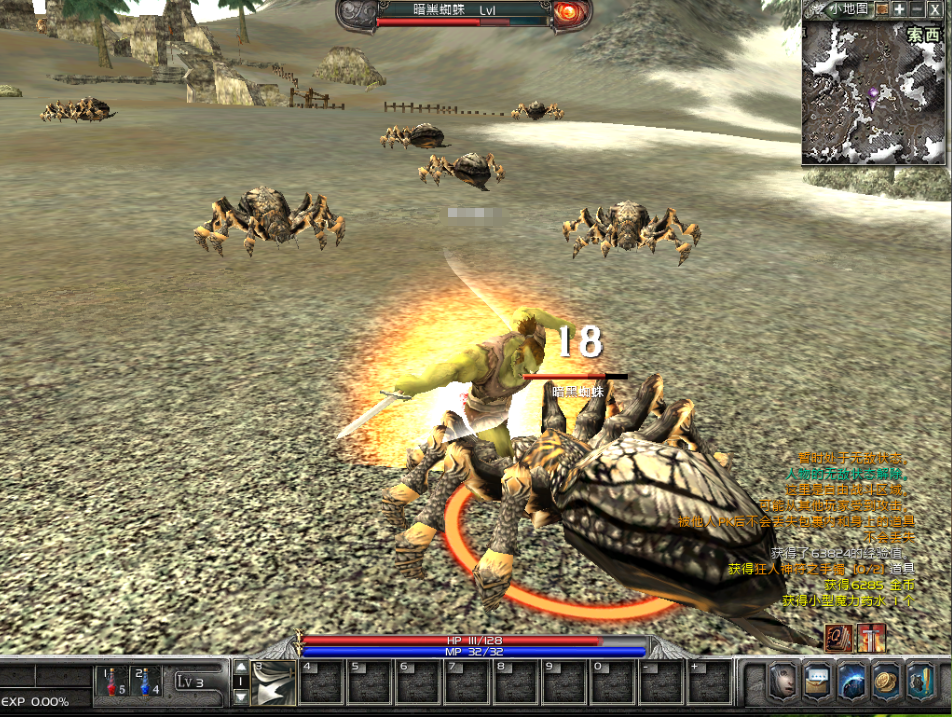Select the Lv1 target frame at top
This screenshot has height=717, width=952.
(x=465, y=13)
